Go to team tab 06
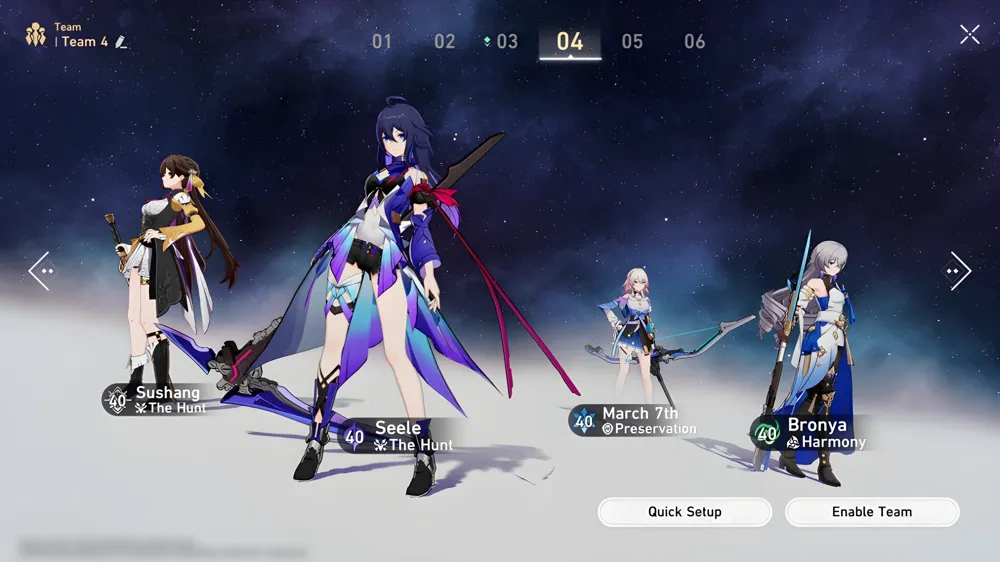 (695, 42)
